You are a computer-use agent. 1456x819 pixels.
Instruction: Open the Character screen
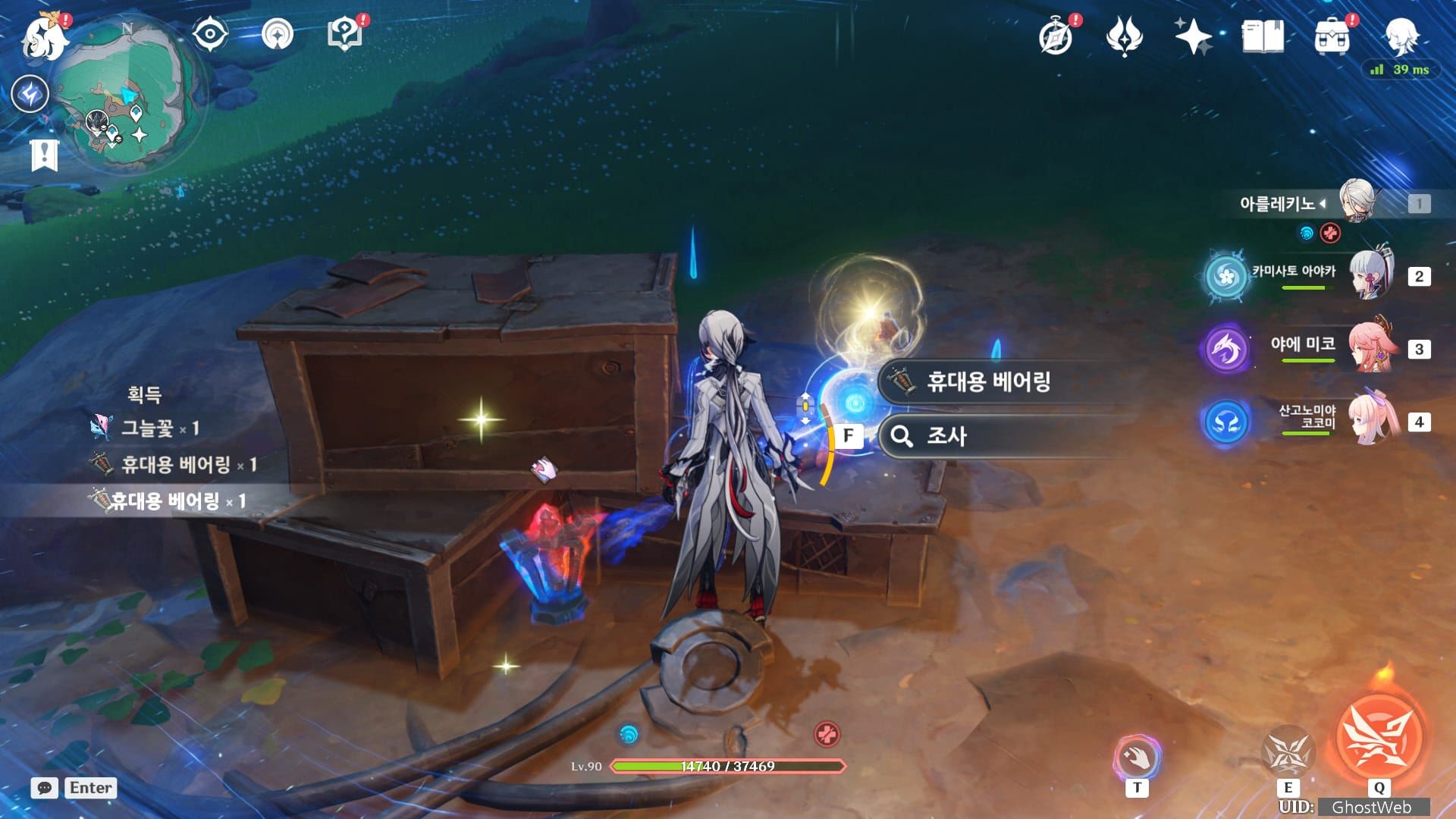coord(1404,34)
